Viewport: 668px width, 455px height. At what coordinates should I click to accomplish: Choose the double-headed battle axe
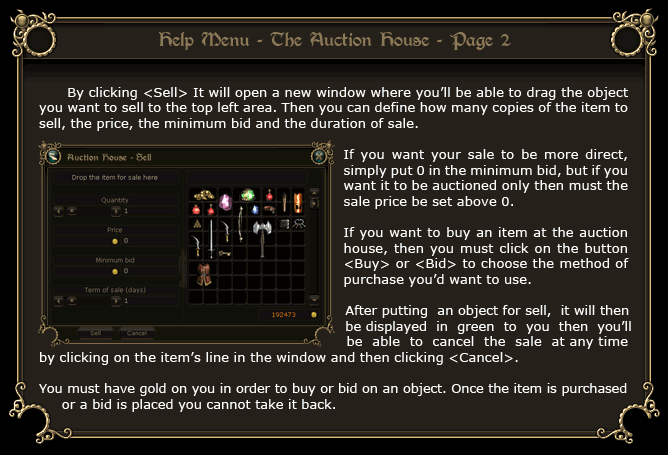coord(263,232)
